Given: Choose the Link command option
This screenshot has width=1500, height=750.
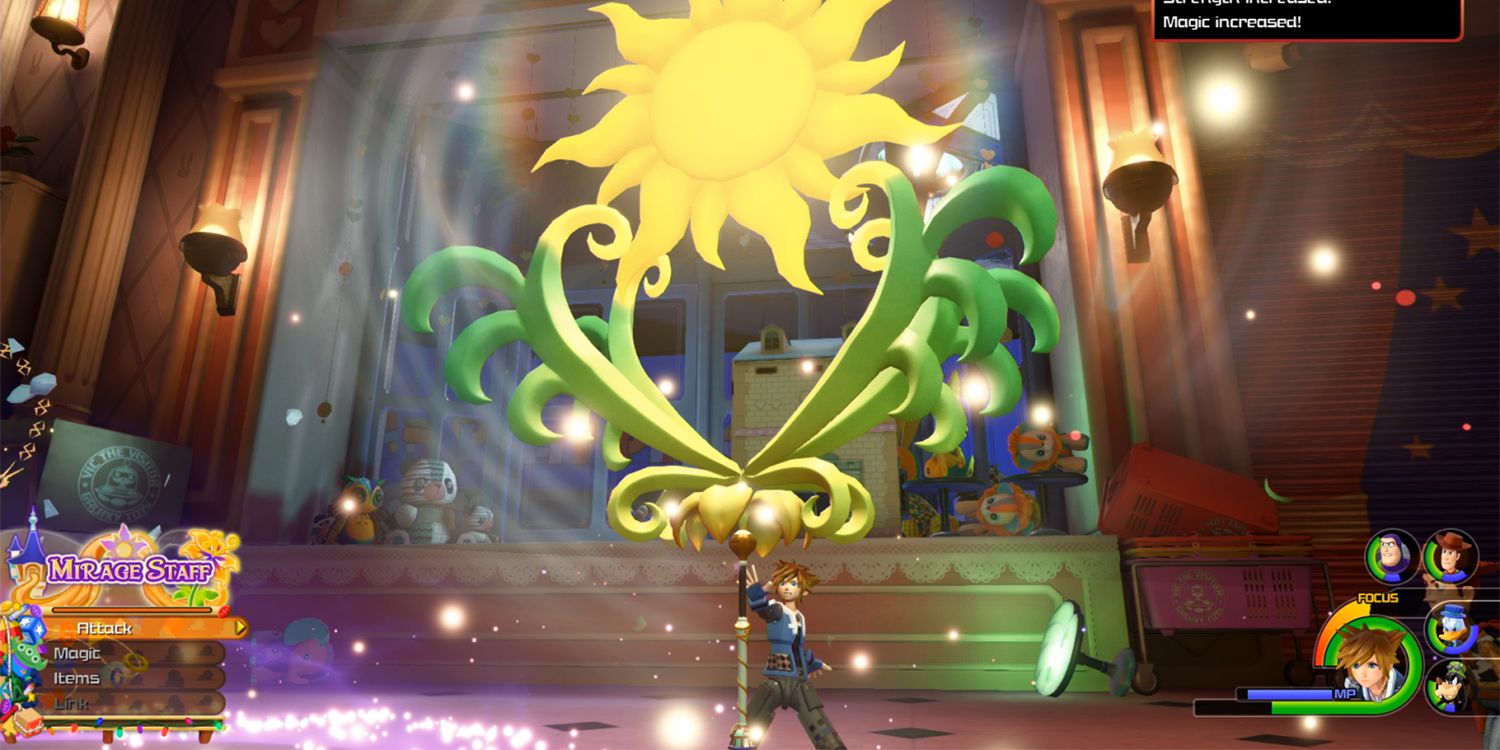Looking at the screenshot, I should 72,702.
